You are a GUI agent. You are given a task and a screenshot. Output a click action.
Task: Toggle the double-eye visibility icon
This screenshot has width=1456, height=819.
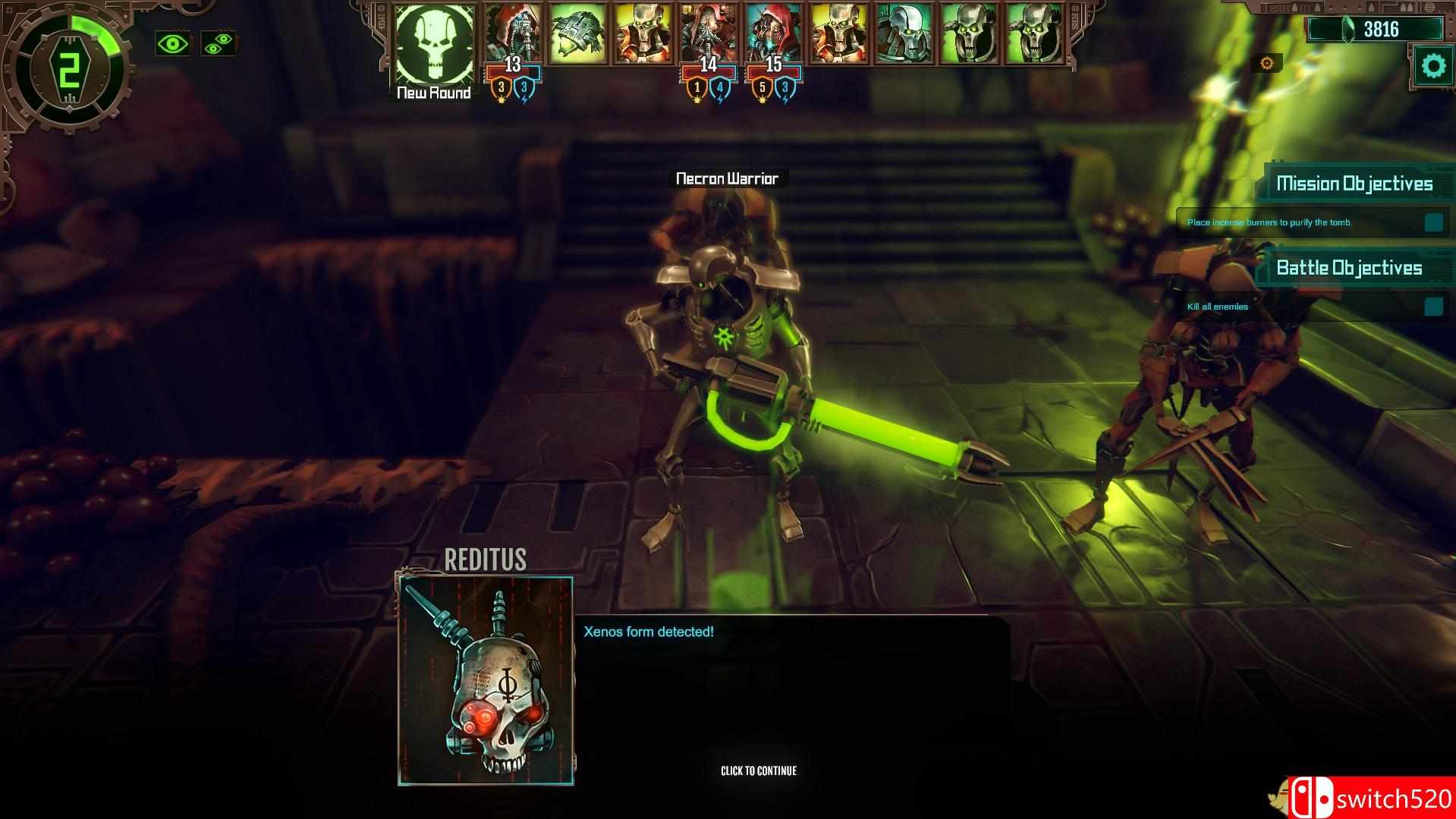click(x=218, y=46)
